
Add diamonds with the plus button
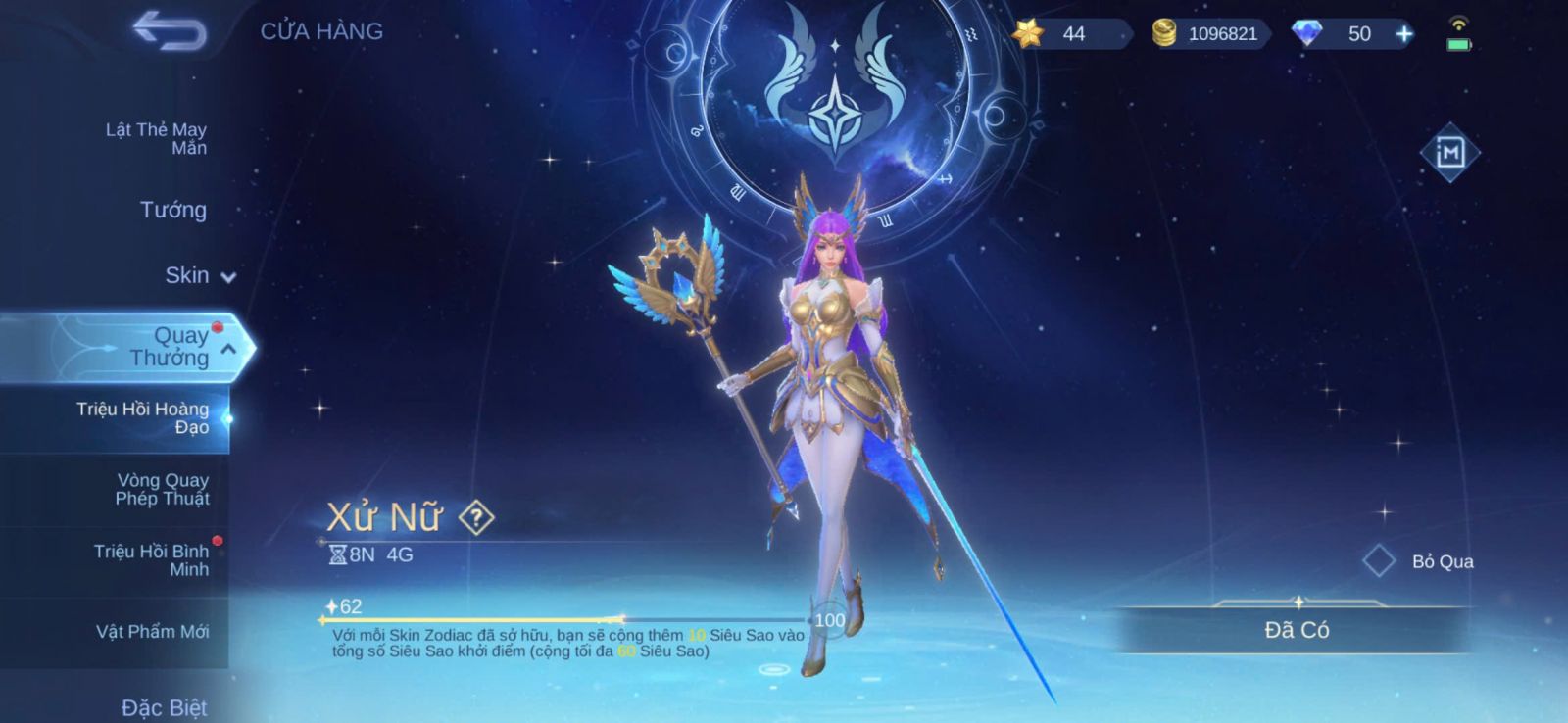click(x=1404, y=34)
